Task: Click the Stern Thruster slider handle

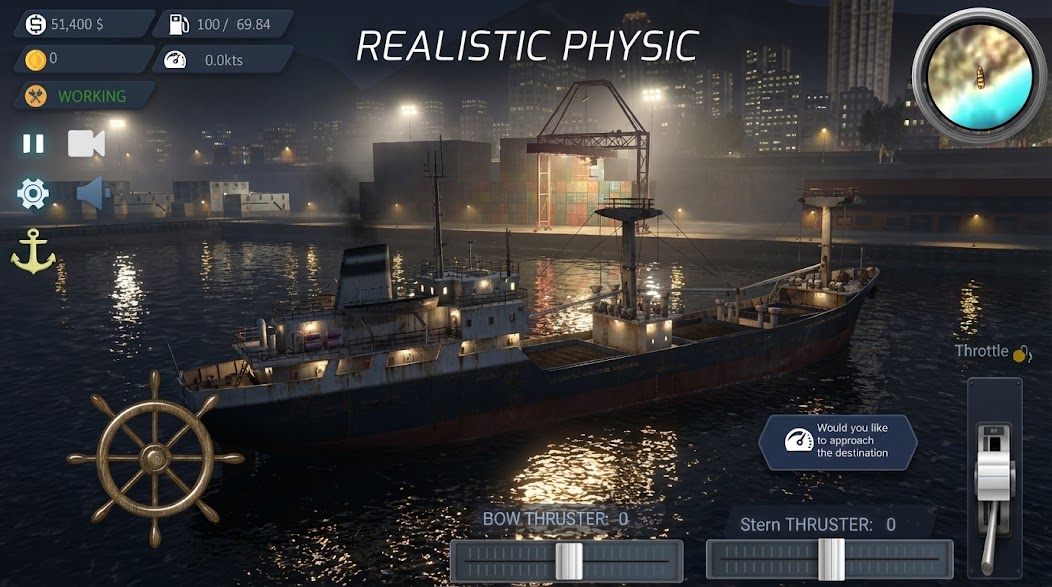Action: click(831, 559)
